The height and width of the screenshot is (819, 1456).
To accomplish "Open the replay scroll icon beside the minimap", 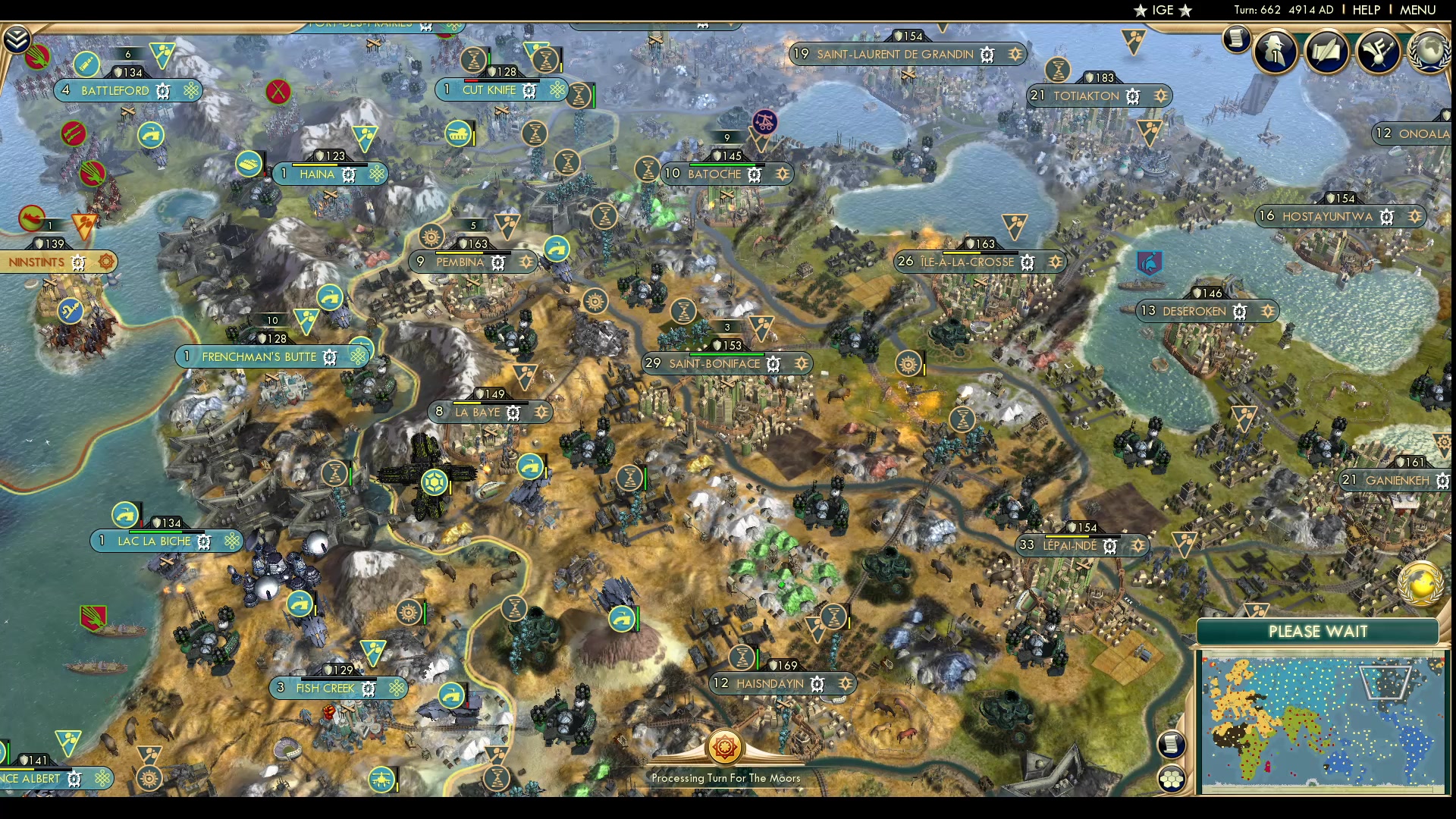I will point(1170,745).
